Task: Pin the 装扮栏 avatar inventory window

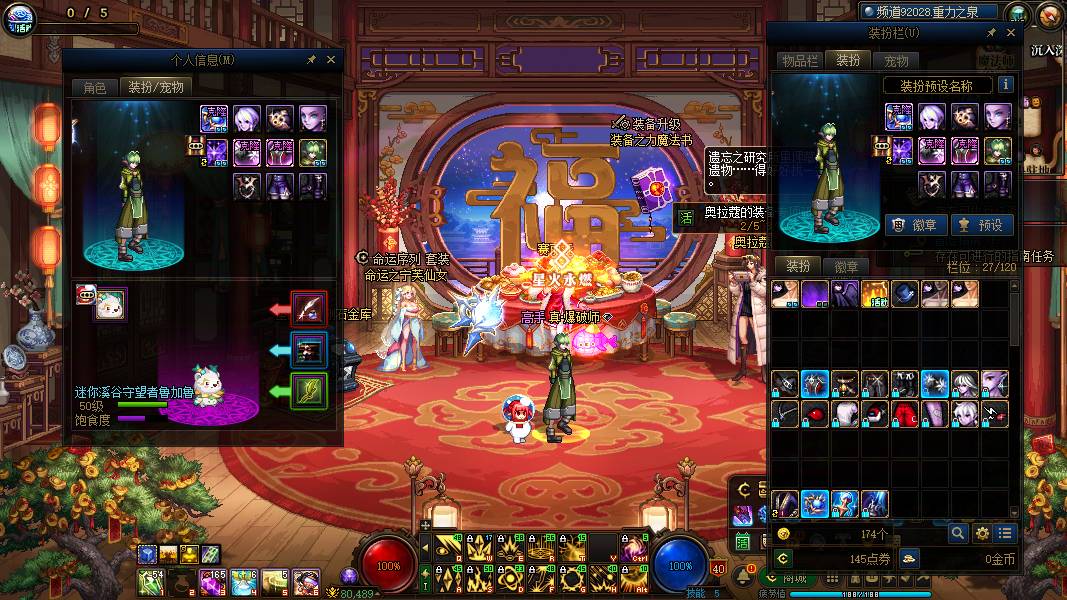Action: 991,33
